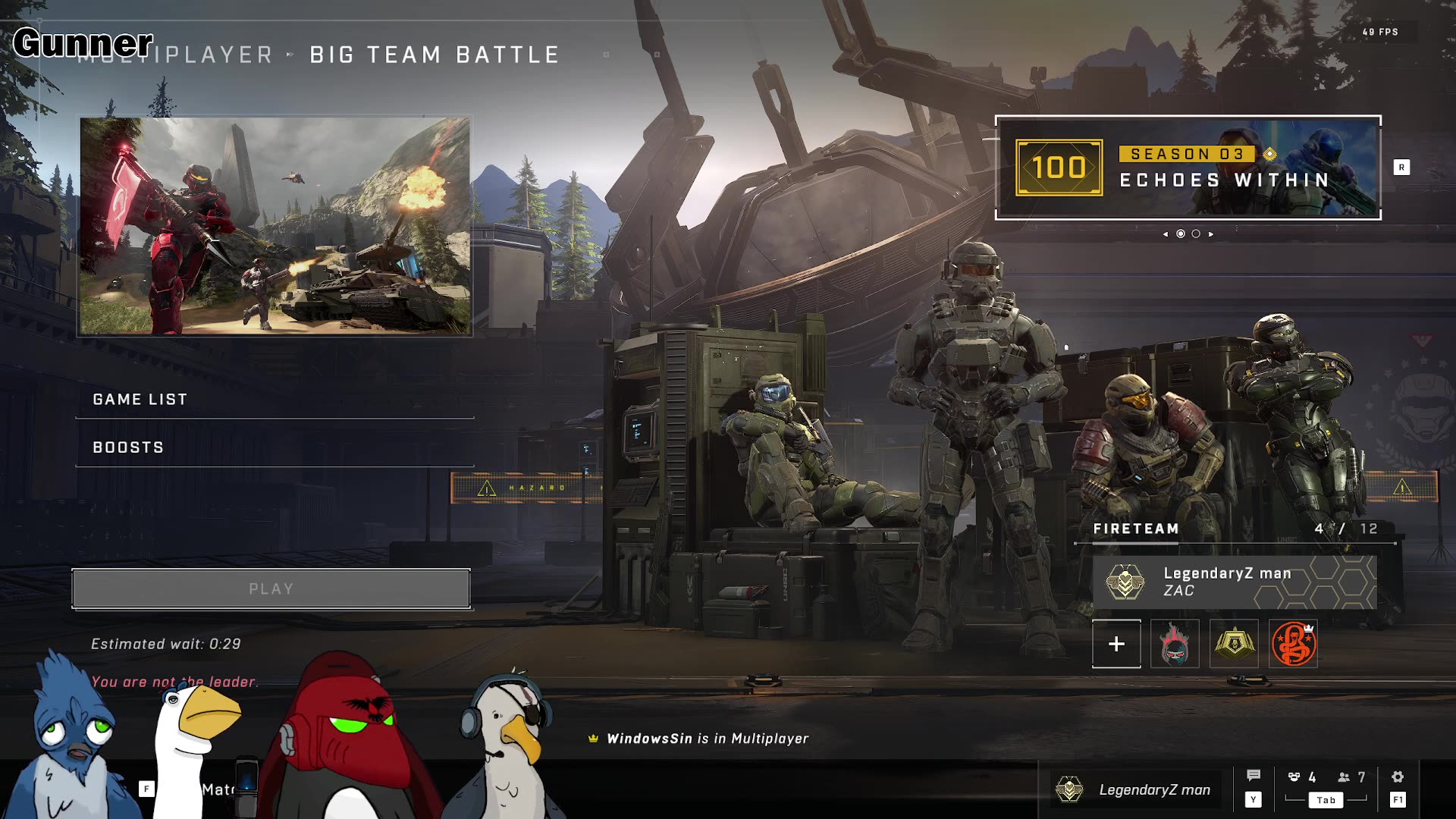
Task: Expand the Game List section
Action: pos(140,399)
